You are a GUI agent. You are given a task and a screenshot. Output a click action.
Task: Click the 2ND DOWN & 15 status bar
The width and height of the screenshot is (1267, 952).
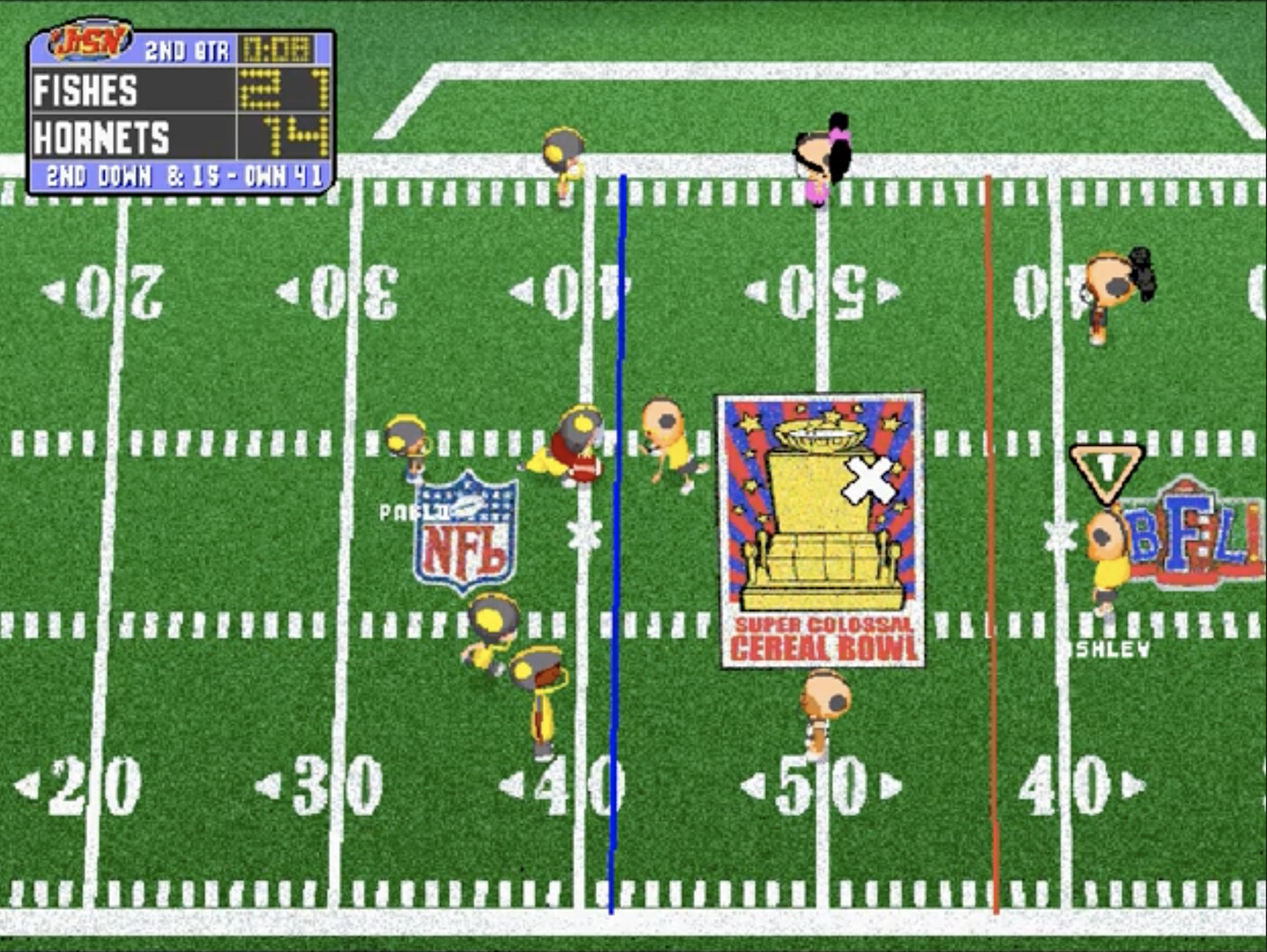pyautogui.click(x=176, y=176)
